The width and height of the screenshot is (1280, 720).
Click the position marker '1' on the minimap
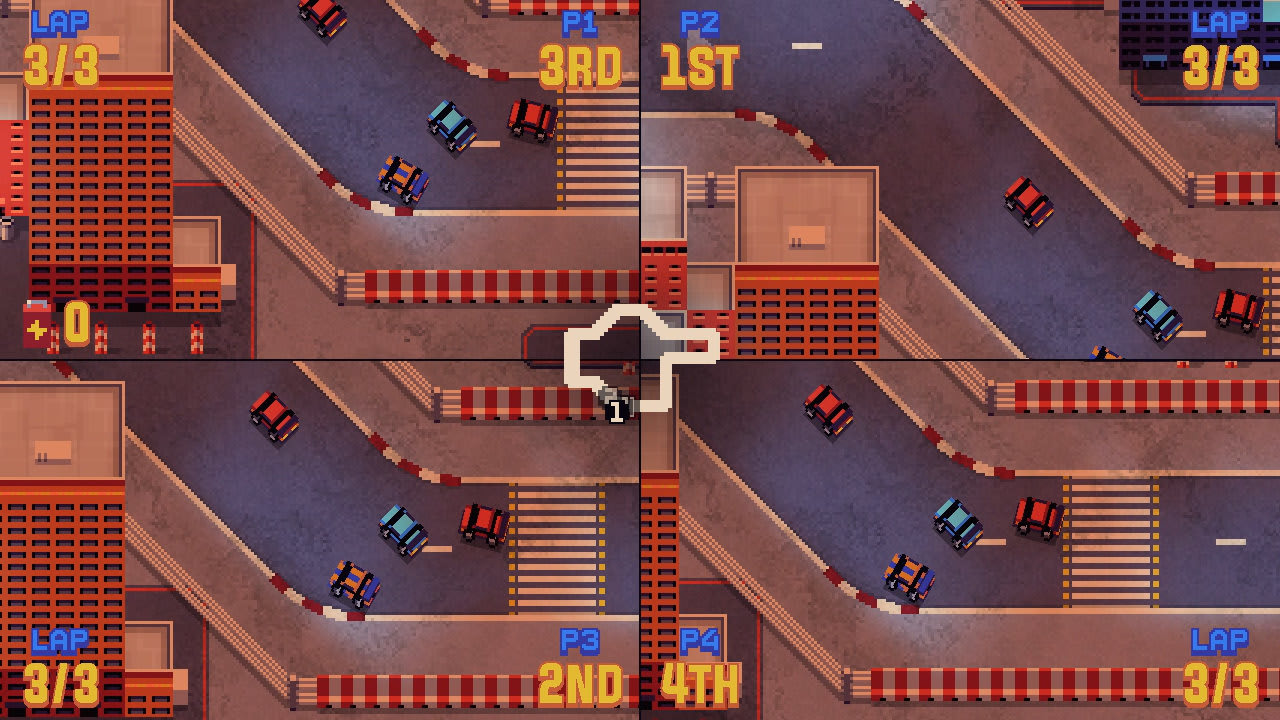[617, 409]
